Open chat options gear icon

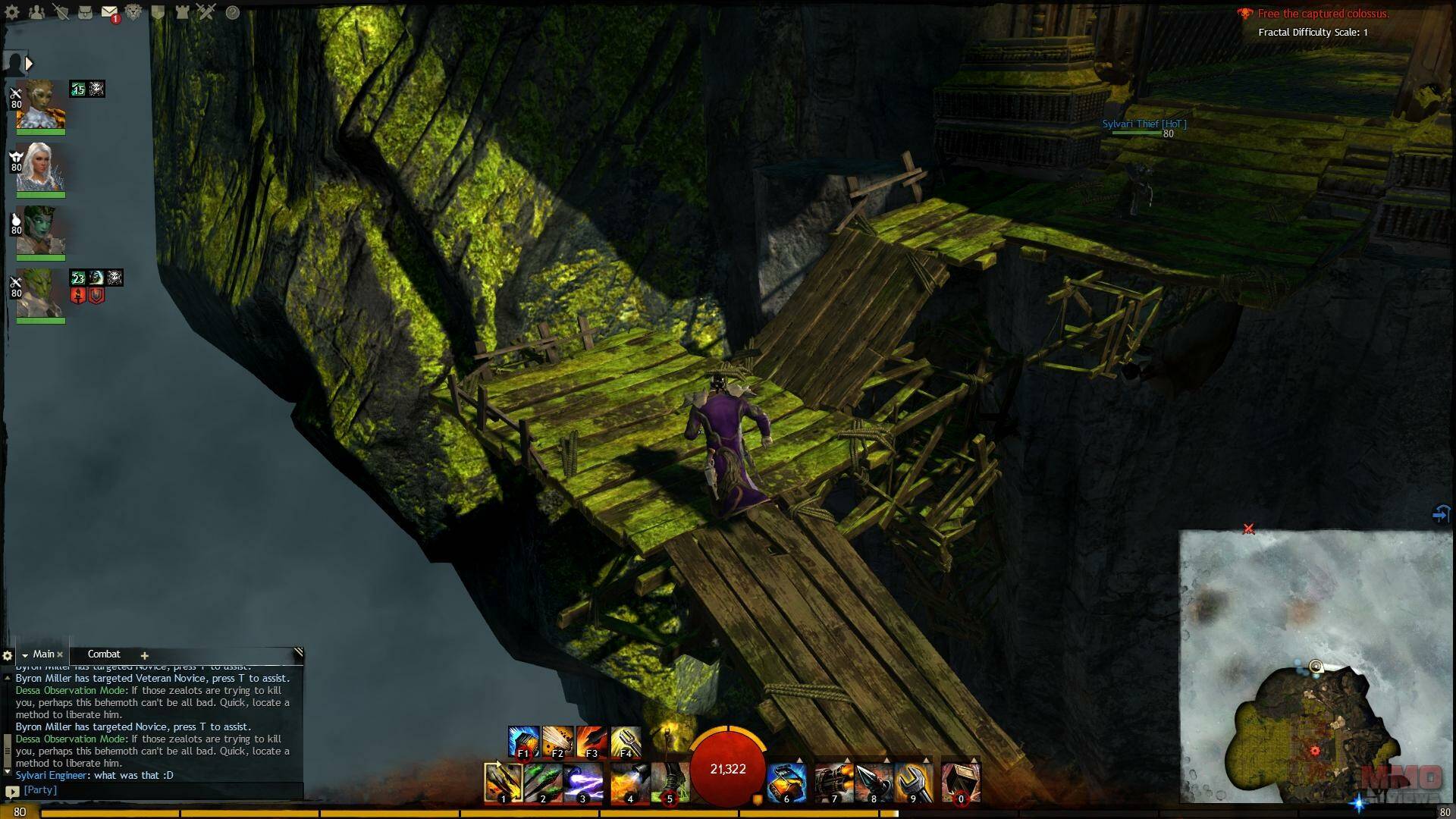click(8, 655)
